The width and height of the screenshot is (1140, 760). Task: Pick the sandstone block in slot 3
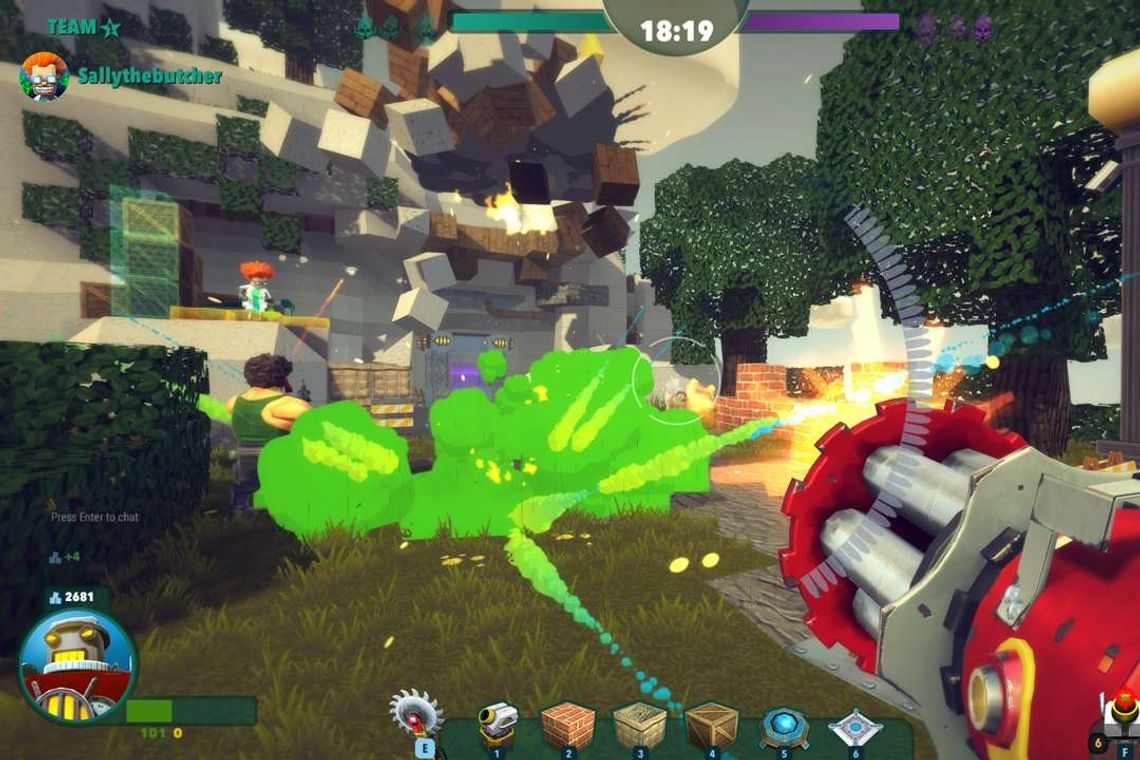(x=640, y=724)
